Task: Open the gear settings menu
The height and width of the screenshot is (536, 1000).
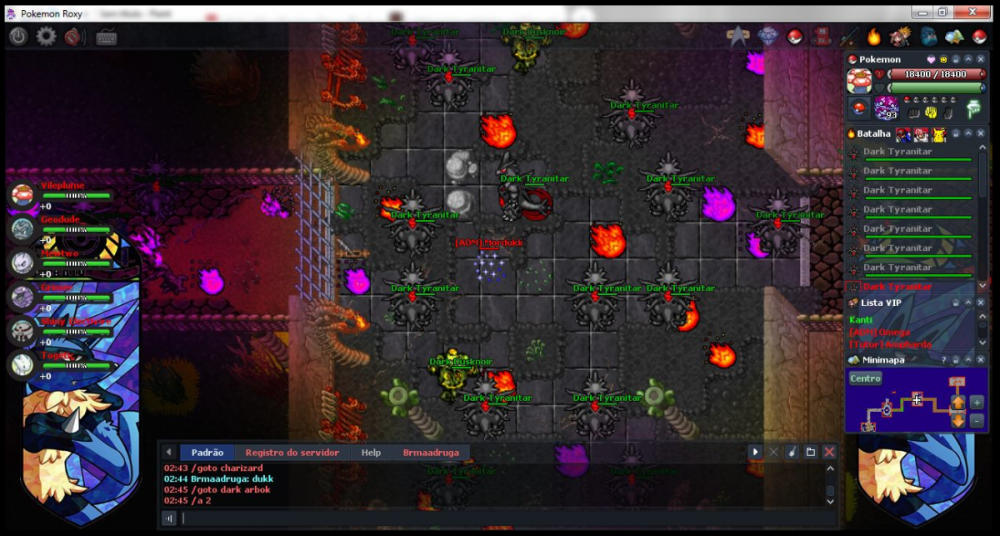Action: click(x=46, y=36)
